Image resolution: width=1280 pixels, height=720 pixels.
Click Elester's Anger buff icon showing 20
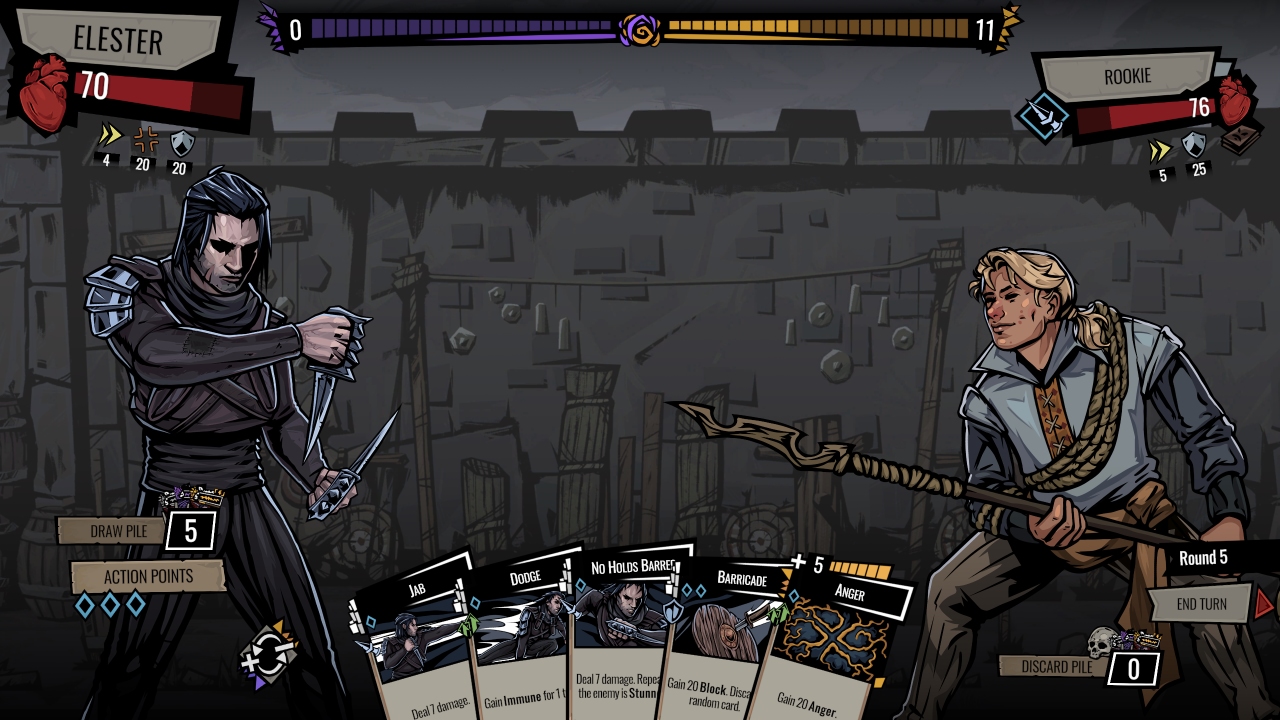pos(145,142)
